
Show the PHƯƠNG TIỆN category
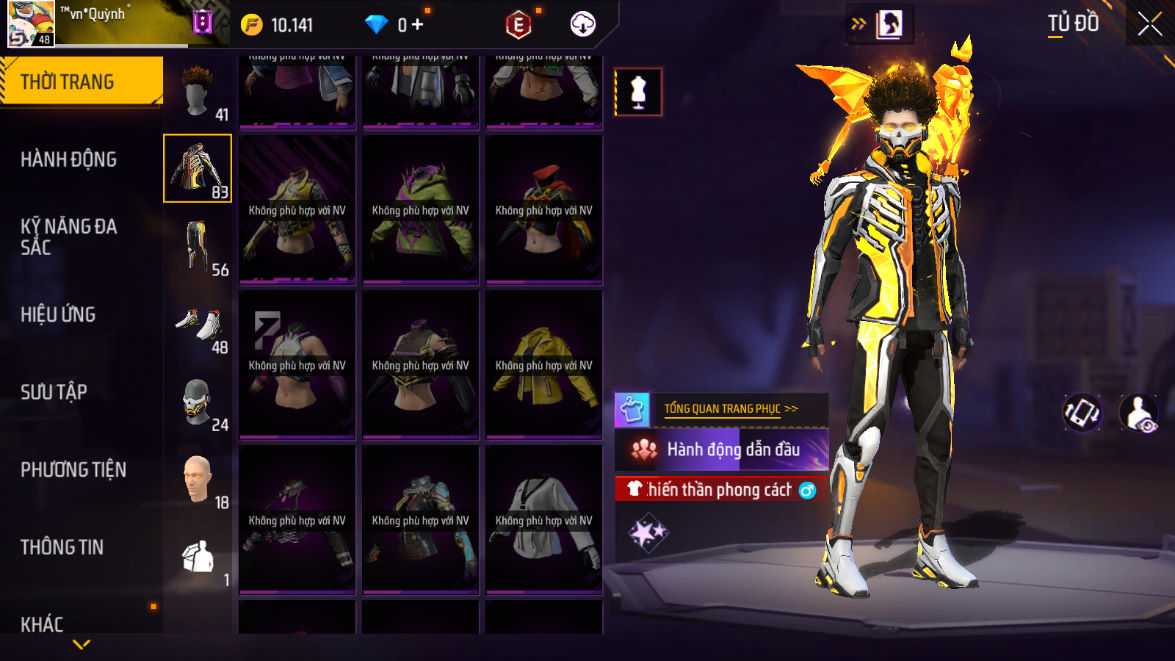coord(74,469)
